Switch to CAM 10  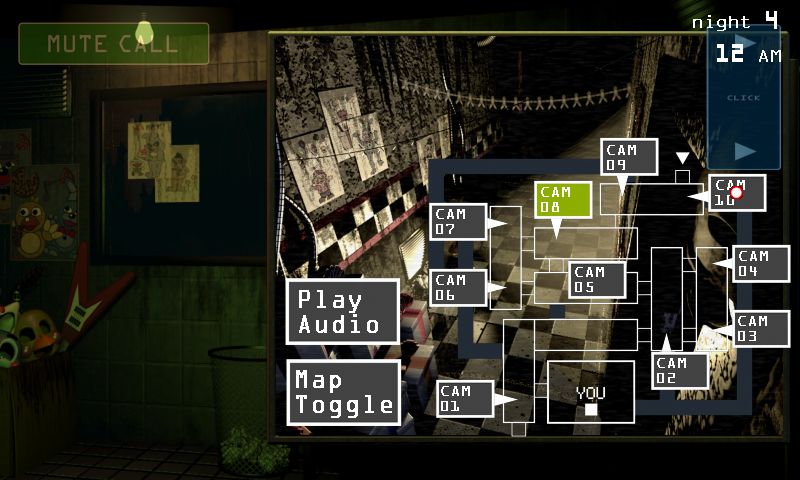[x=738, y=193]
